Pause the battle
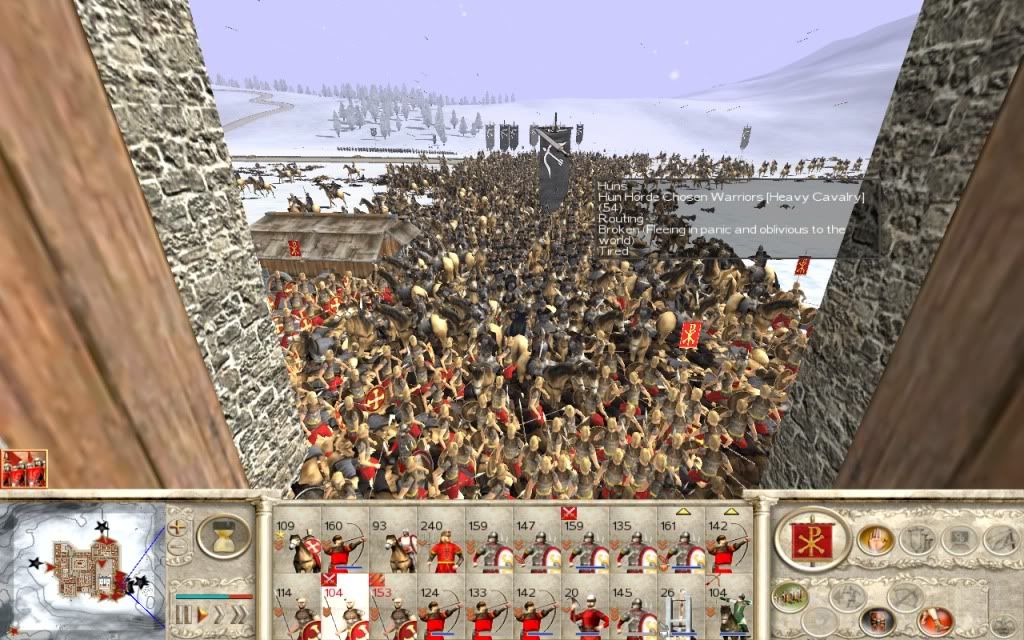1024x640 pixels. point(182,612)
